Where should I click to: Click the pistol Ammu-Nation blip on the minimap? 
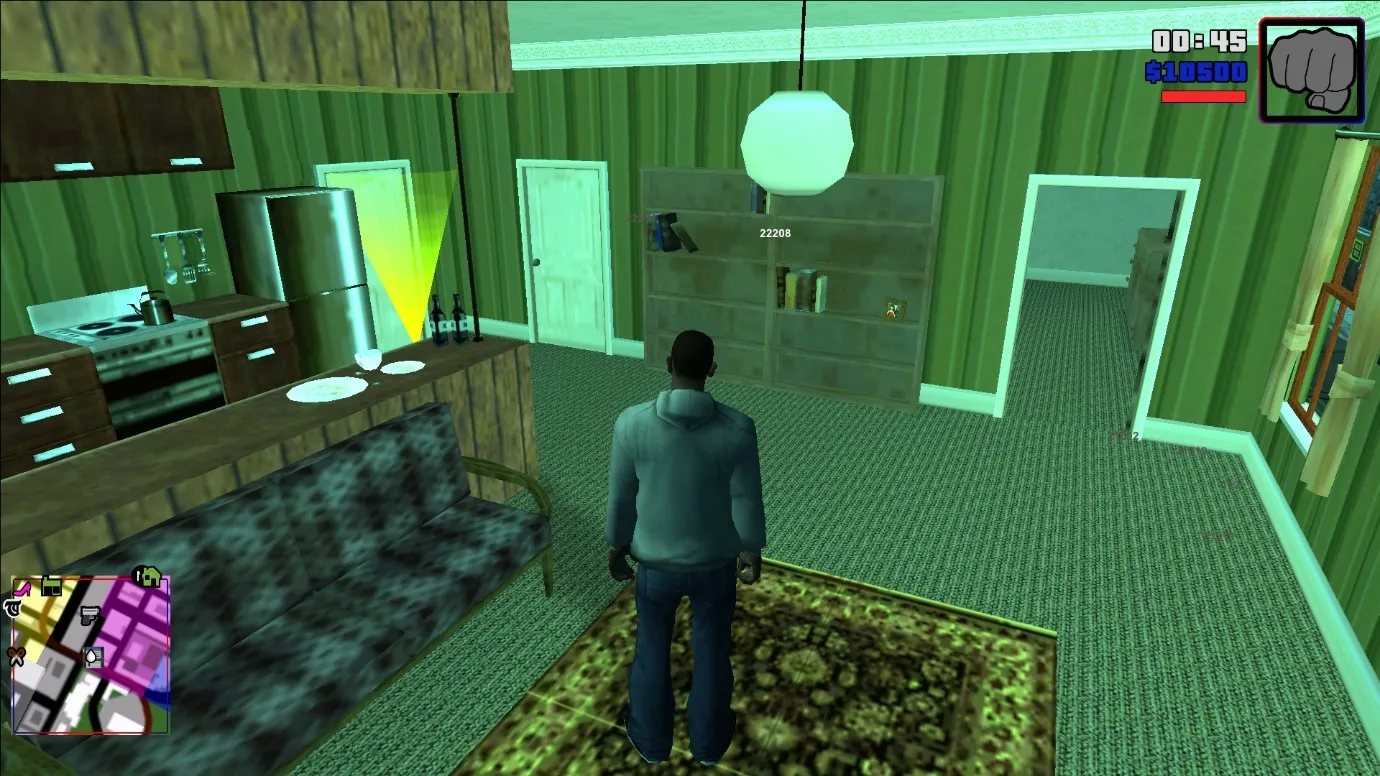tap(89, 615)
